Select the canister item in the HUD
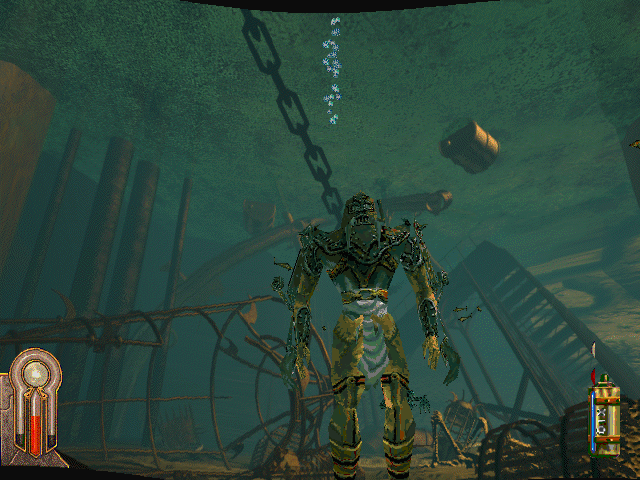640x480 pixels. [603, 416]
